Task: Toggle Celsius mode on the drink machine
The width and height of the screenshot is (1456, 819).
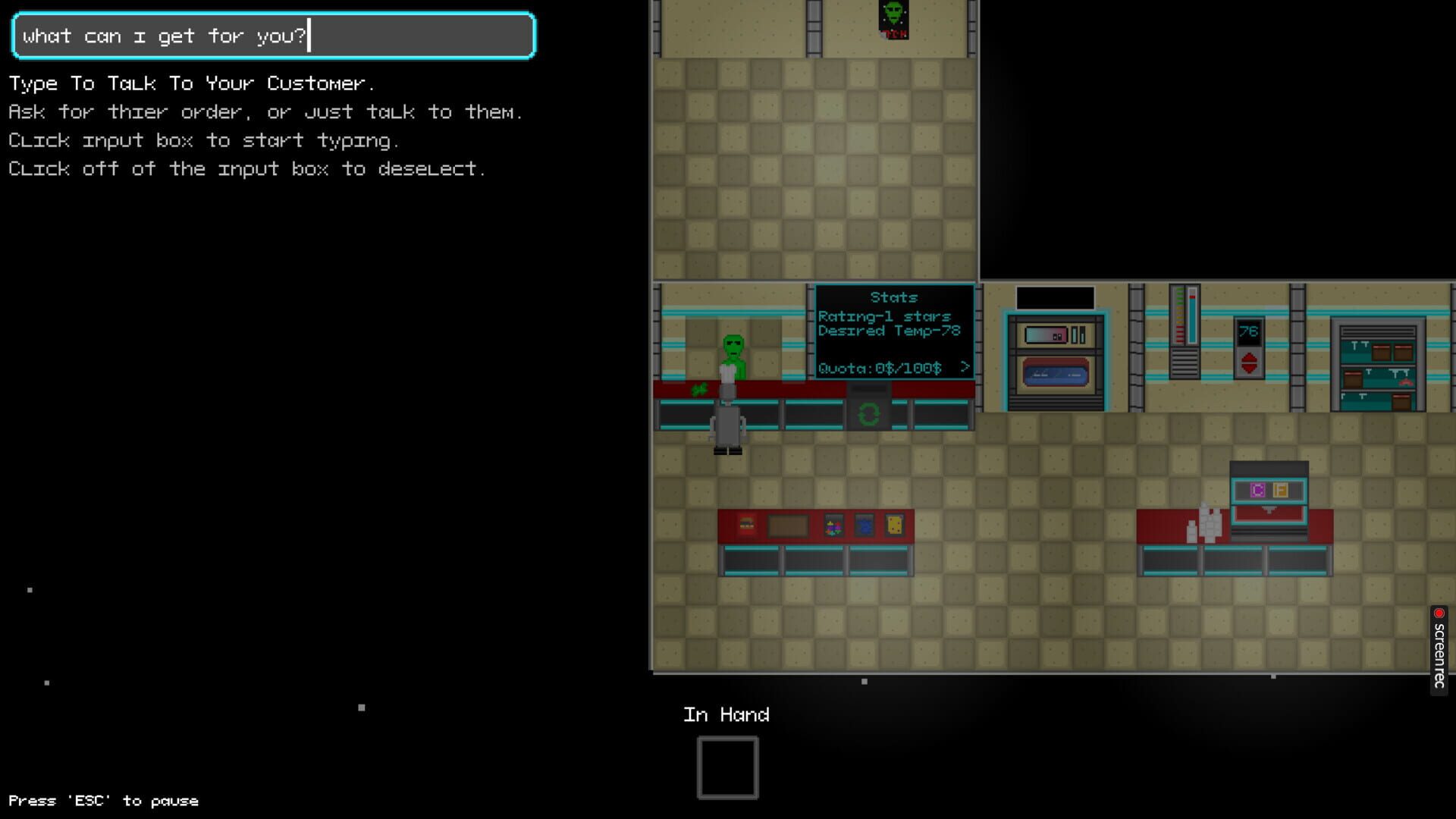Action: pos(1258,491)
